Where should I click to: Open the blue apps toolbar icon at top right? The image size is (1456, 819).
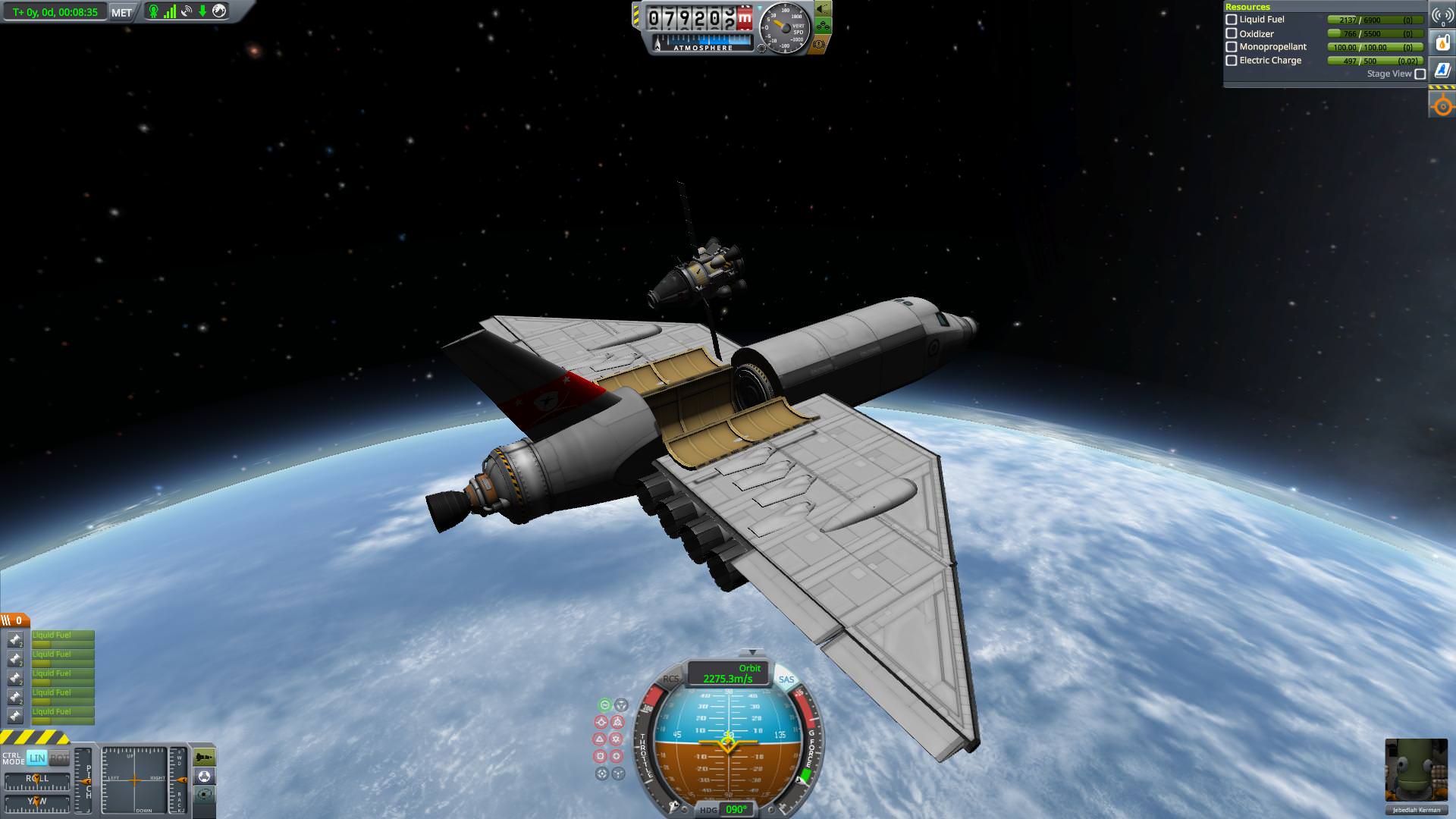tap(1442, 69)
